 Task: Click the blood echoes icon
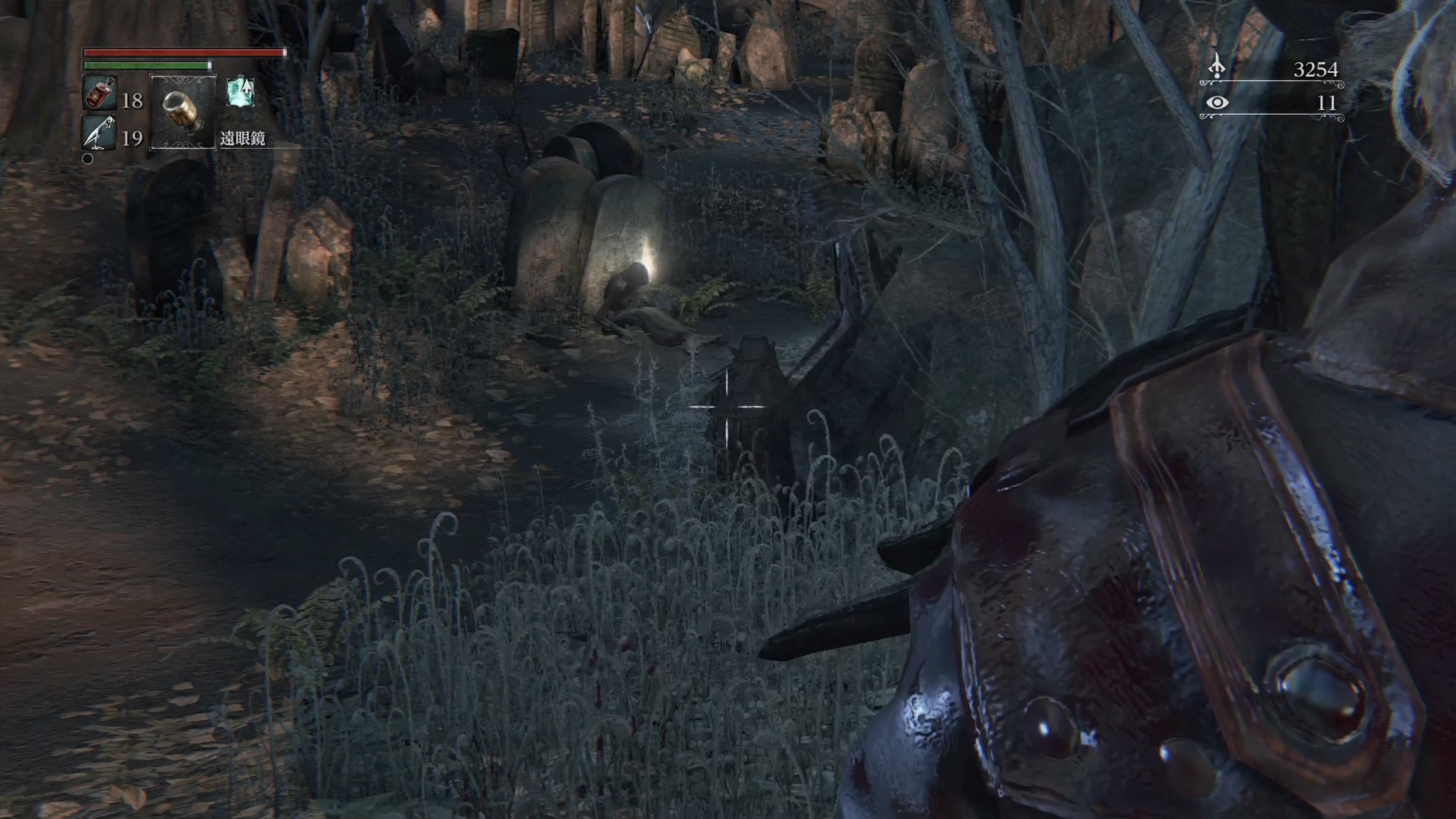(x=1216, y=67)
